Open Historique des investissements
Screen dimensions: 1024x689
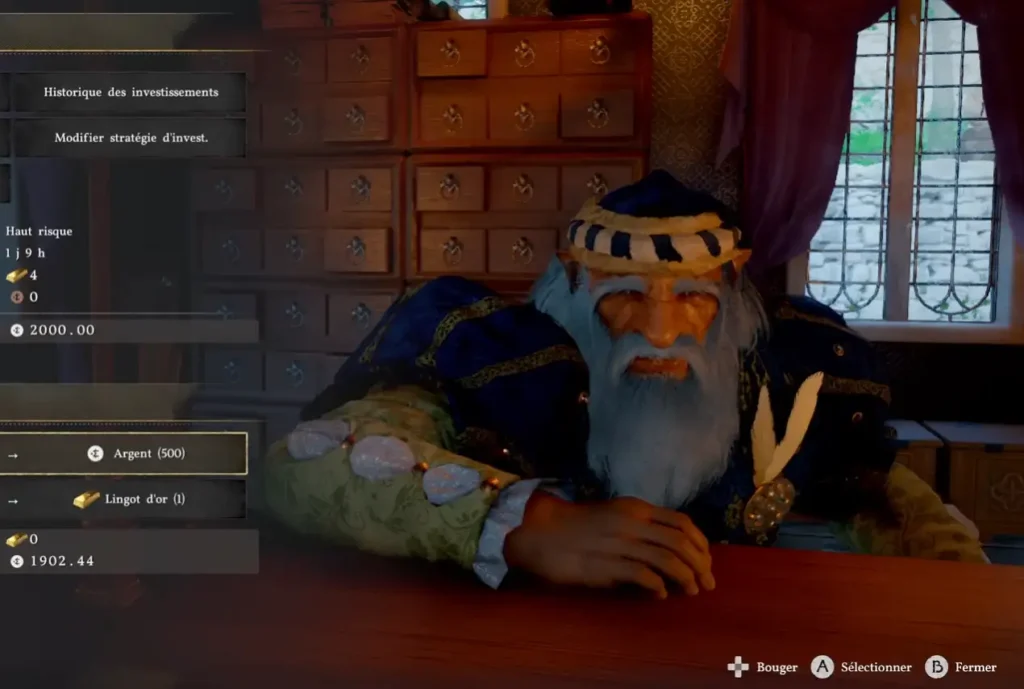130,92
